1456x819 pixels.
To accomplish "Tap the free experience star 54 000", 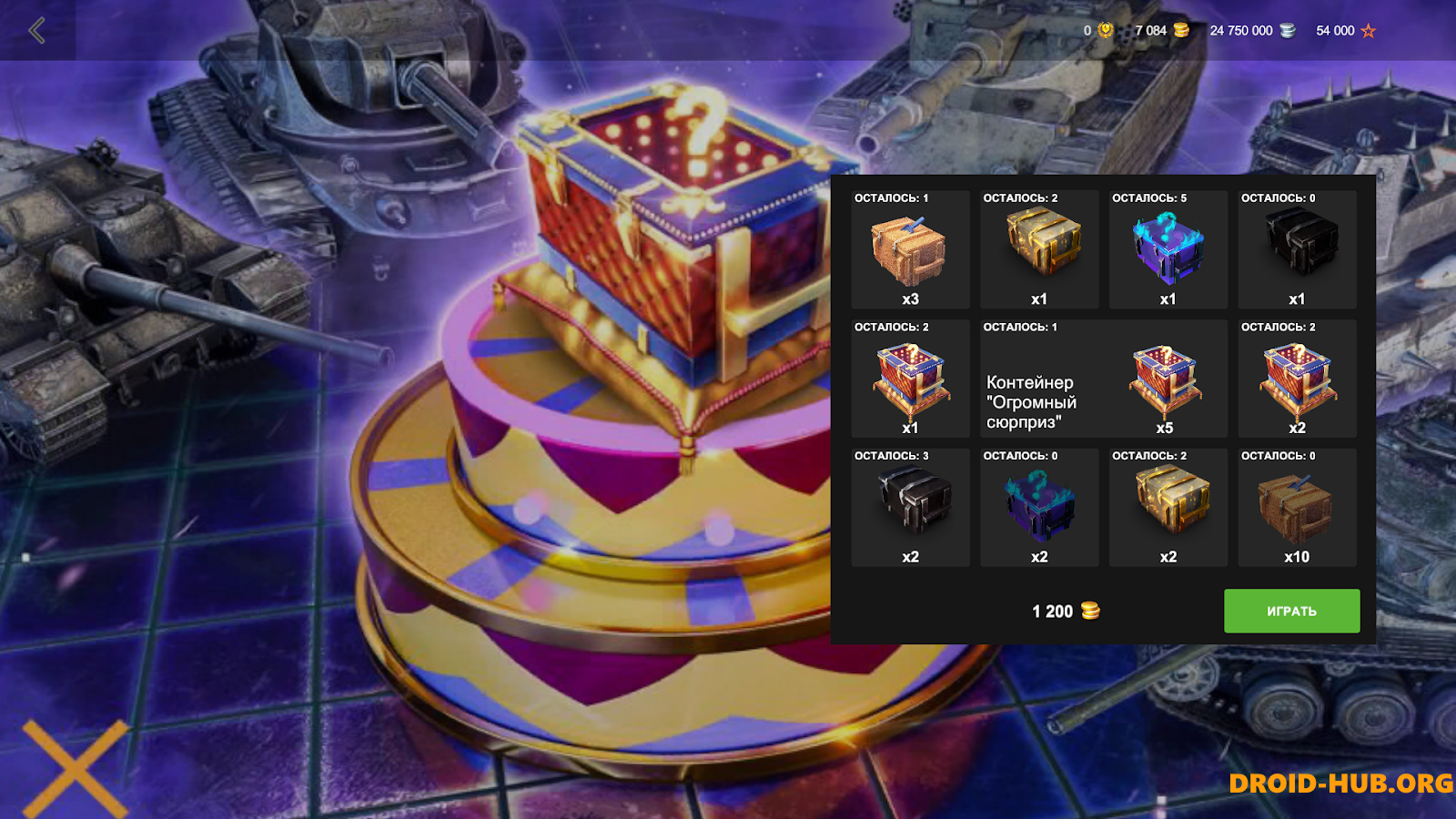I will tap(1345, 31).
